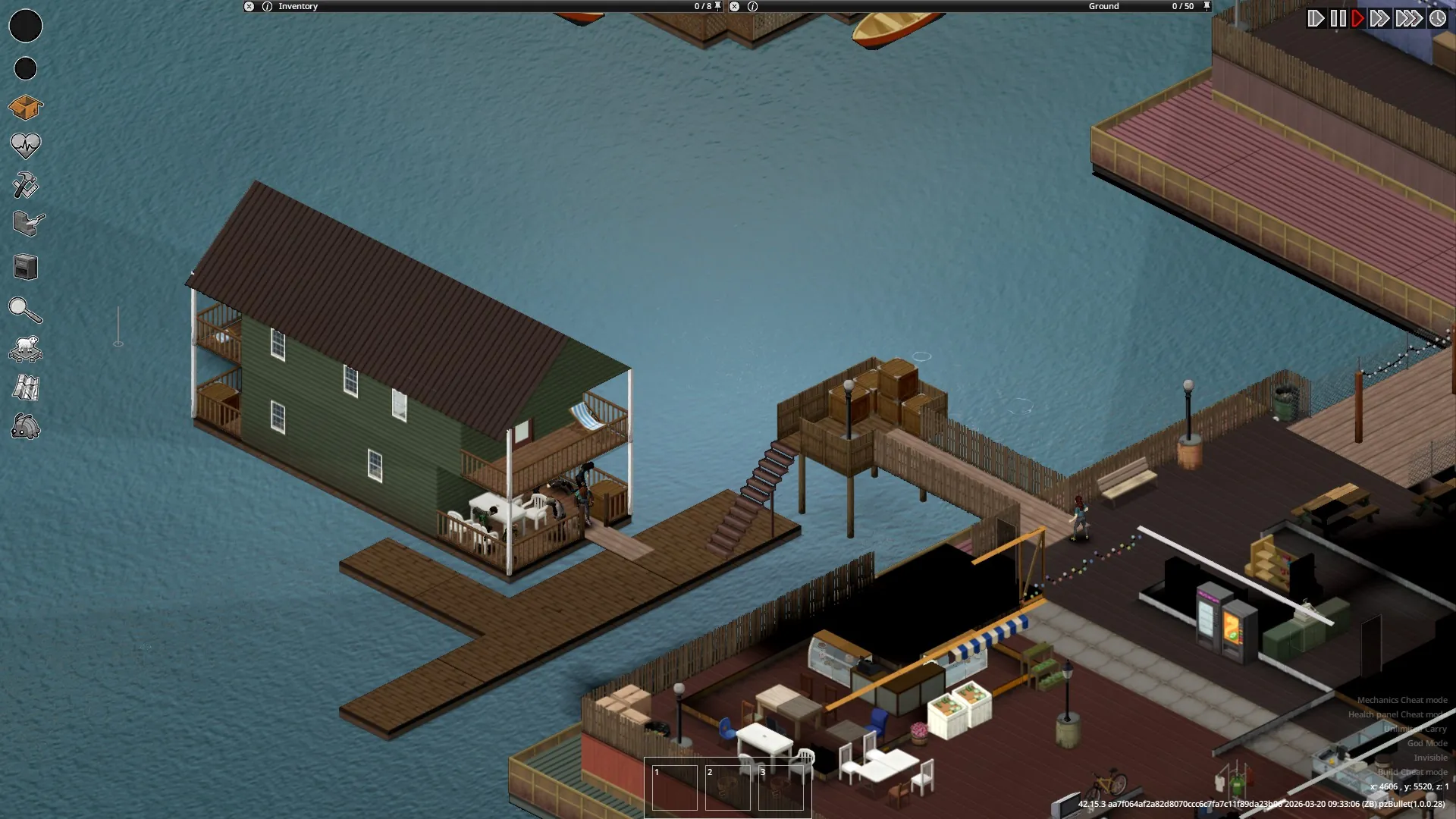This screenshot has height=819, width=1456.
Task: Open the health heart panel
Action: [x=25, y=146]
